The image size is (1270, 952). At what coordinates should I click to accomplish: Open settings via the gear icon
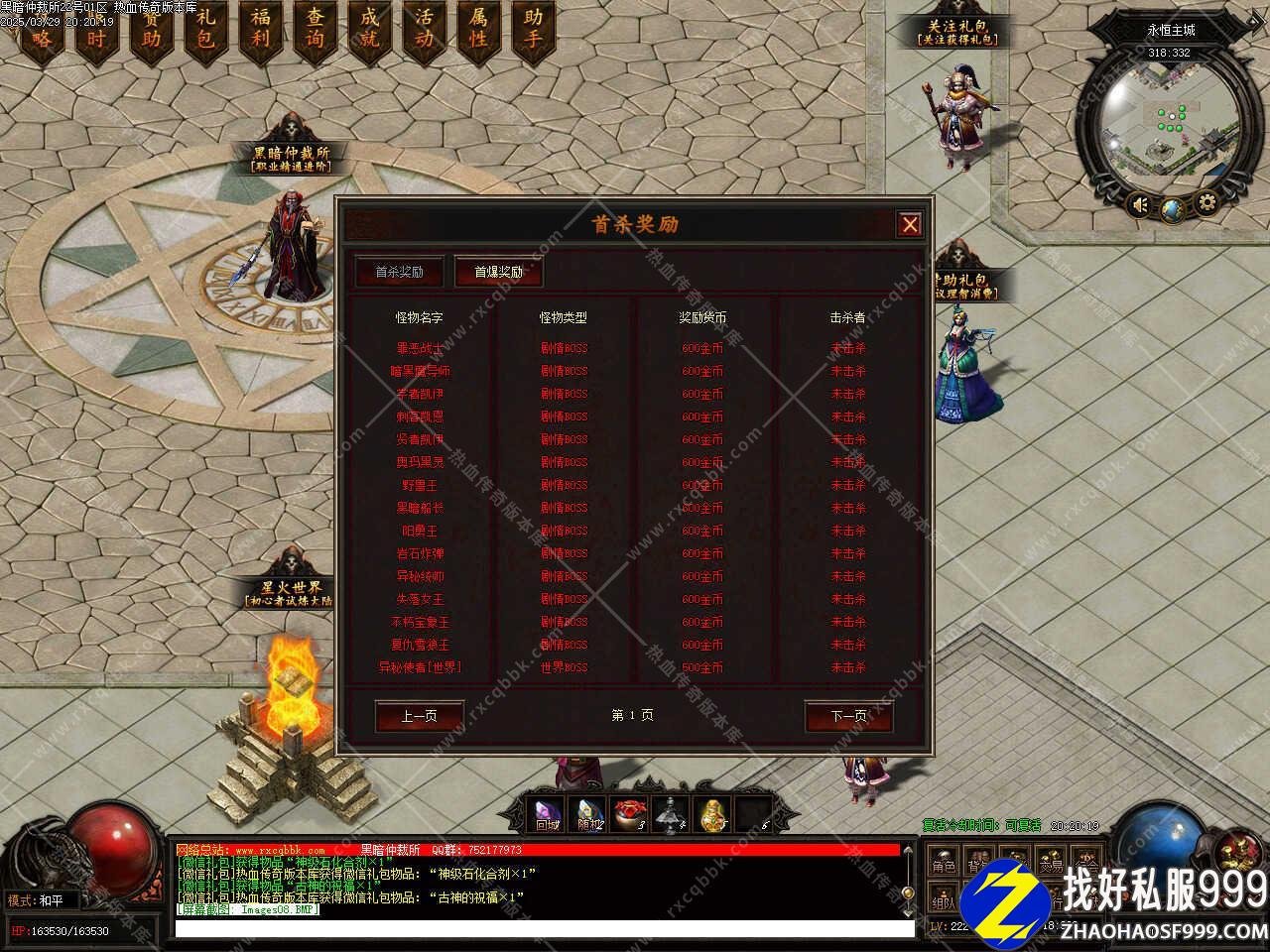(x=1206, y=204)
